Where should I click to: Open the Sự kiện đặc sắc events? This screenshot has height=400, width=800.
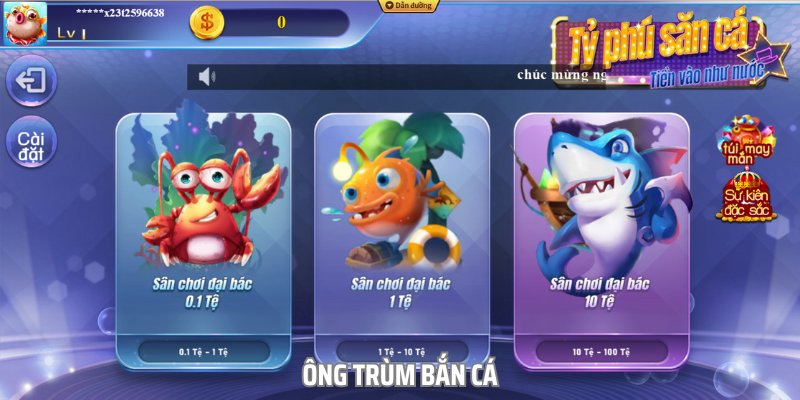coord(746,196)
